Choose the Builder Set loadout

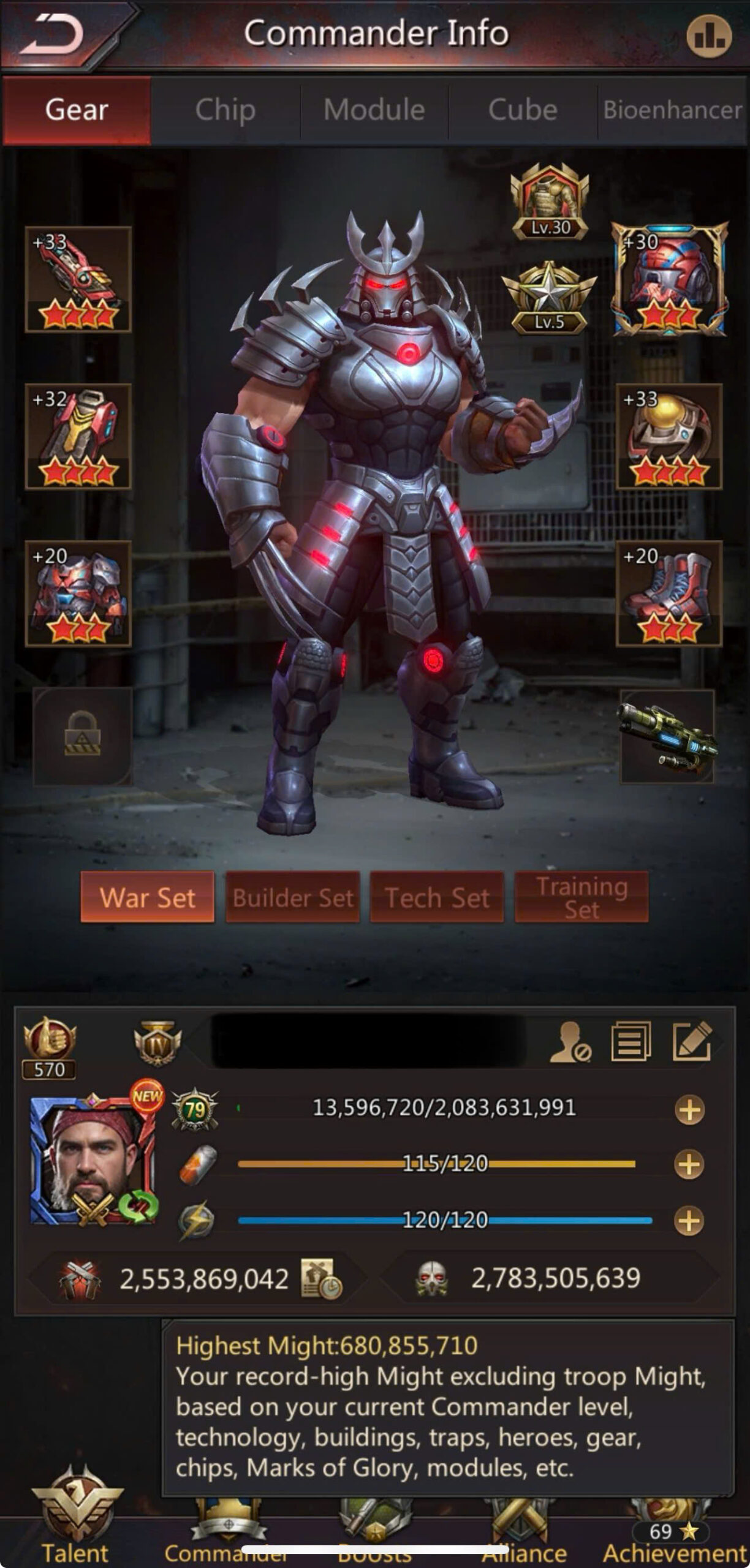point(293,897)
